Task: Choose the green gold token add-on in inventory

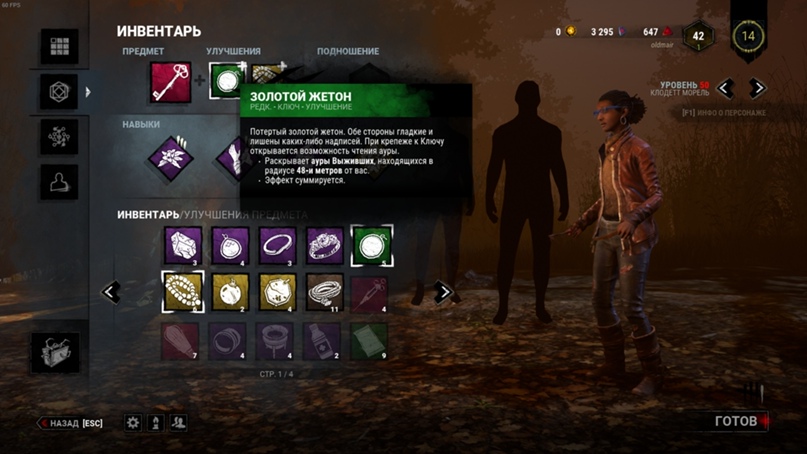Action: [x=372, y=245]
